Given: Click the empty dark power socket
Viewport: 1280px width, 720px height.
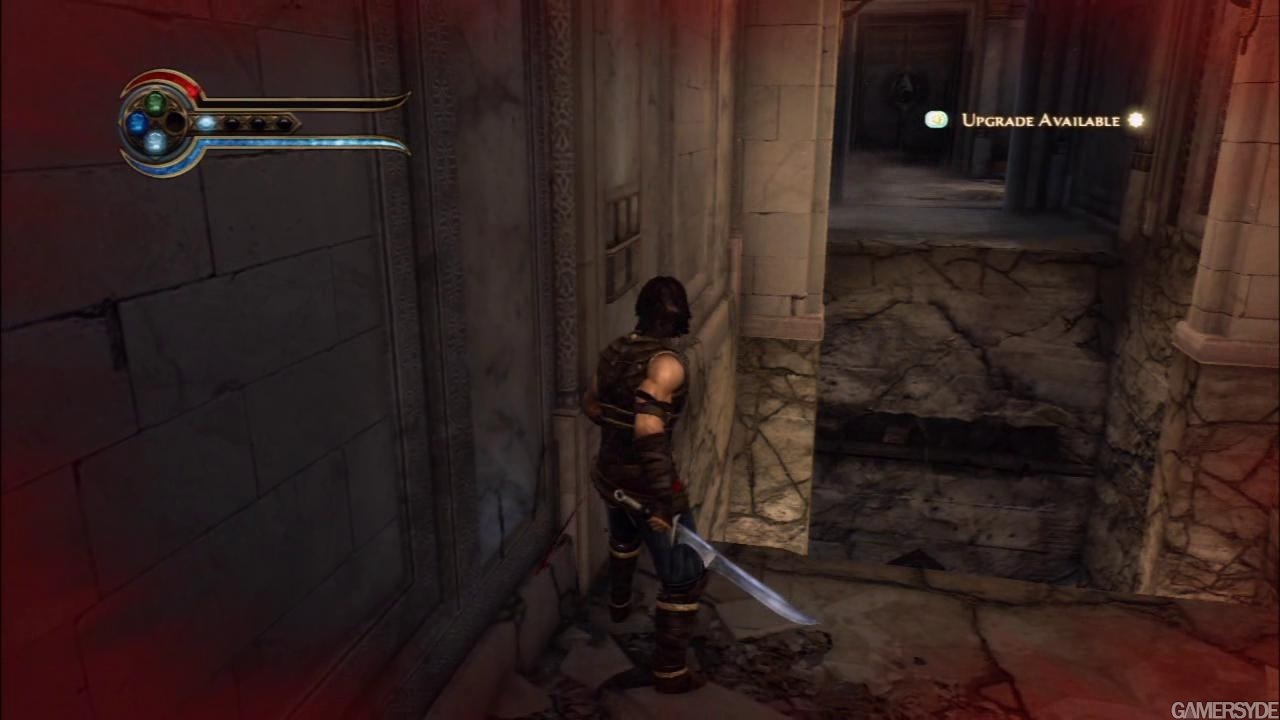Looking at the screenshot, I should (x=176, y=122).
